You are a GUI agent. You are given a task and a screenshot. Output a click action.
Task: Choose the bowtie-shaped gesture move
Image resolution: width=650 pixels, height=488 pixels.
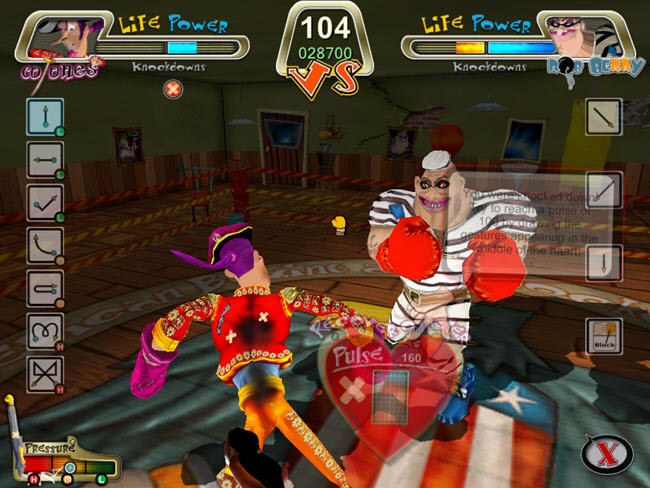point(45,372)
